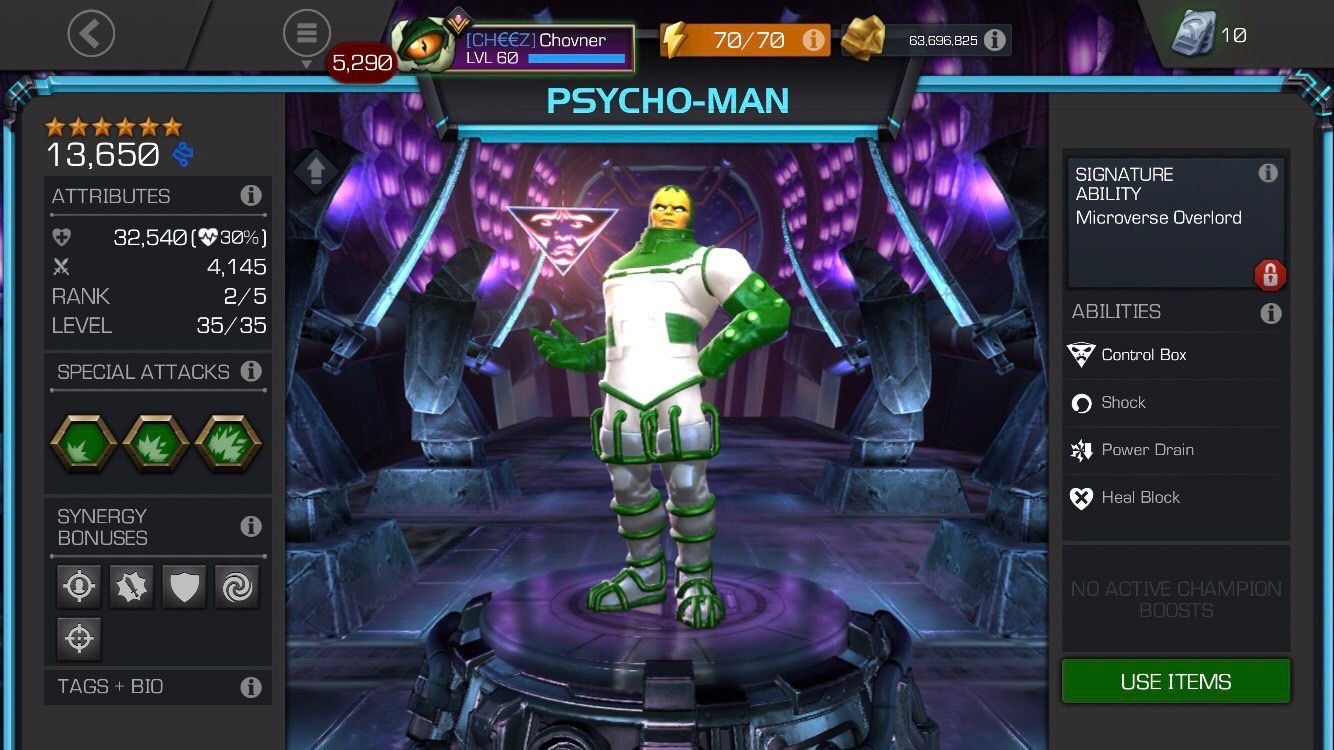Open the gold currency details

[x=994, y=40]
